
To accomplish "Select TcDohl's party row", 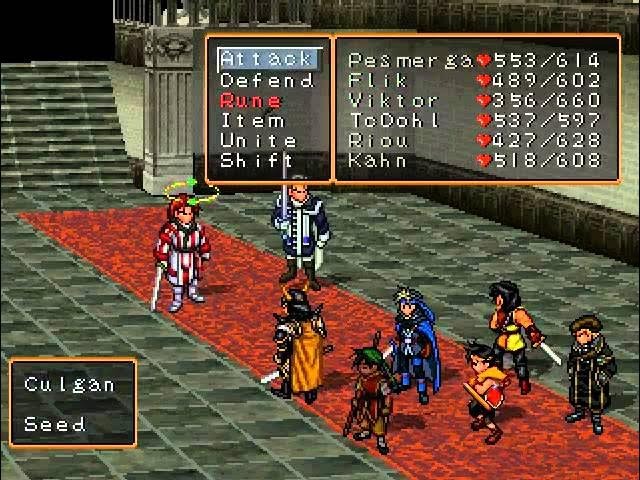I will (475, 120).
